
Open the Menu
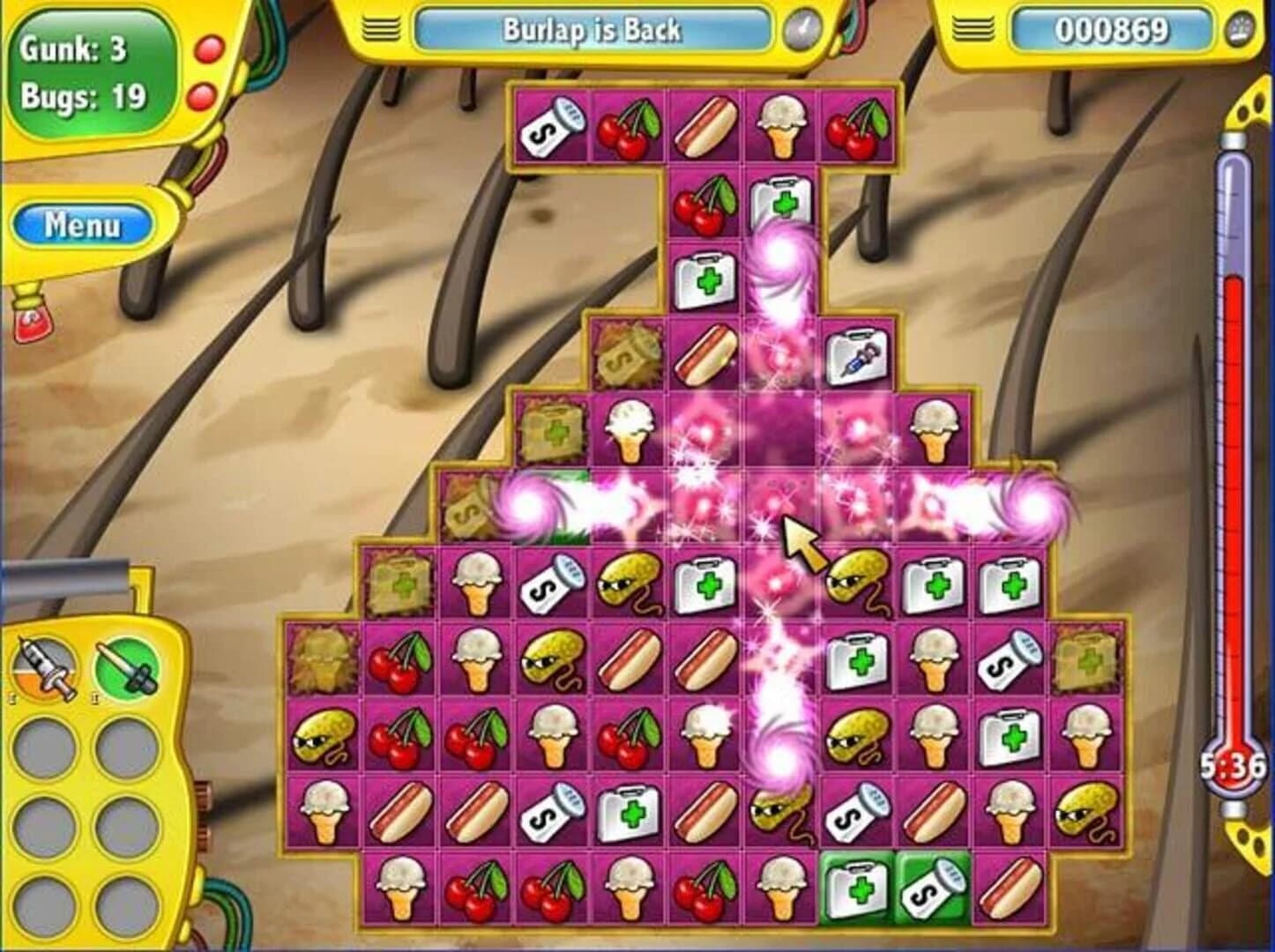[x=85, y=223]
